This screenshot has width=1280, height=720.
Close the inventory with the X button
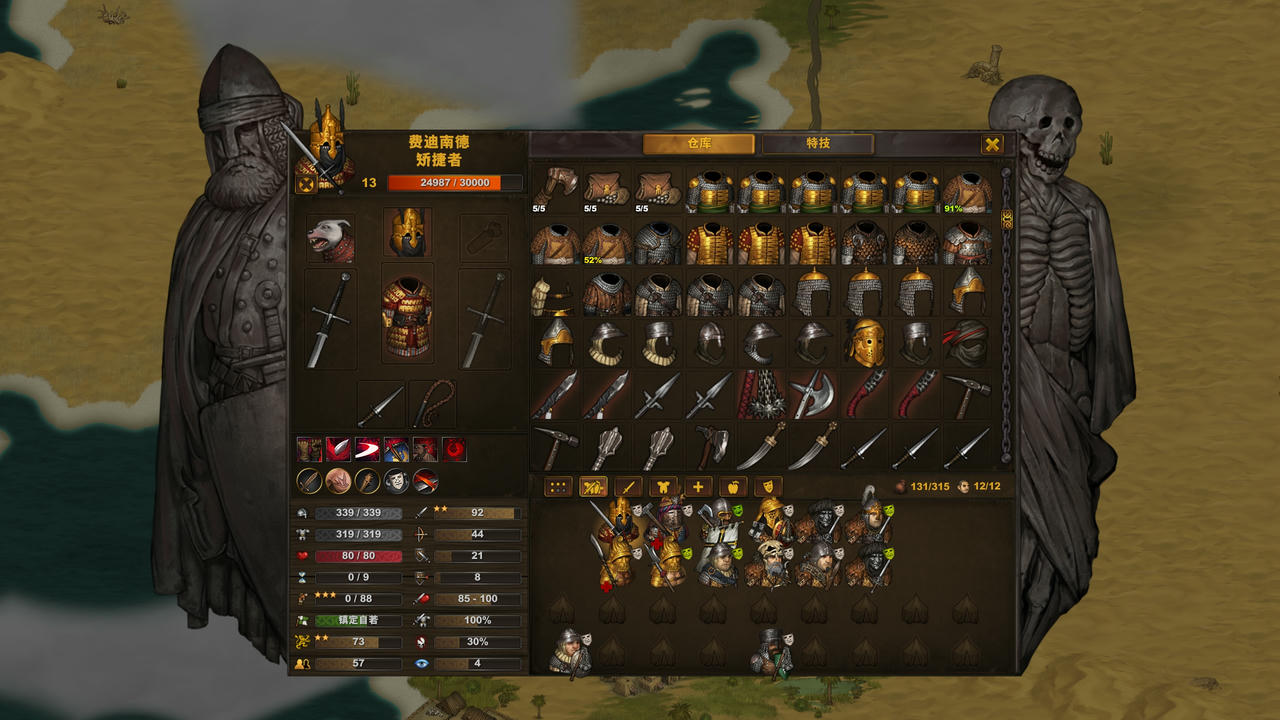pos(992,144)
